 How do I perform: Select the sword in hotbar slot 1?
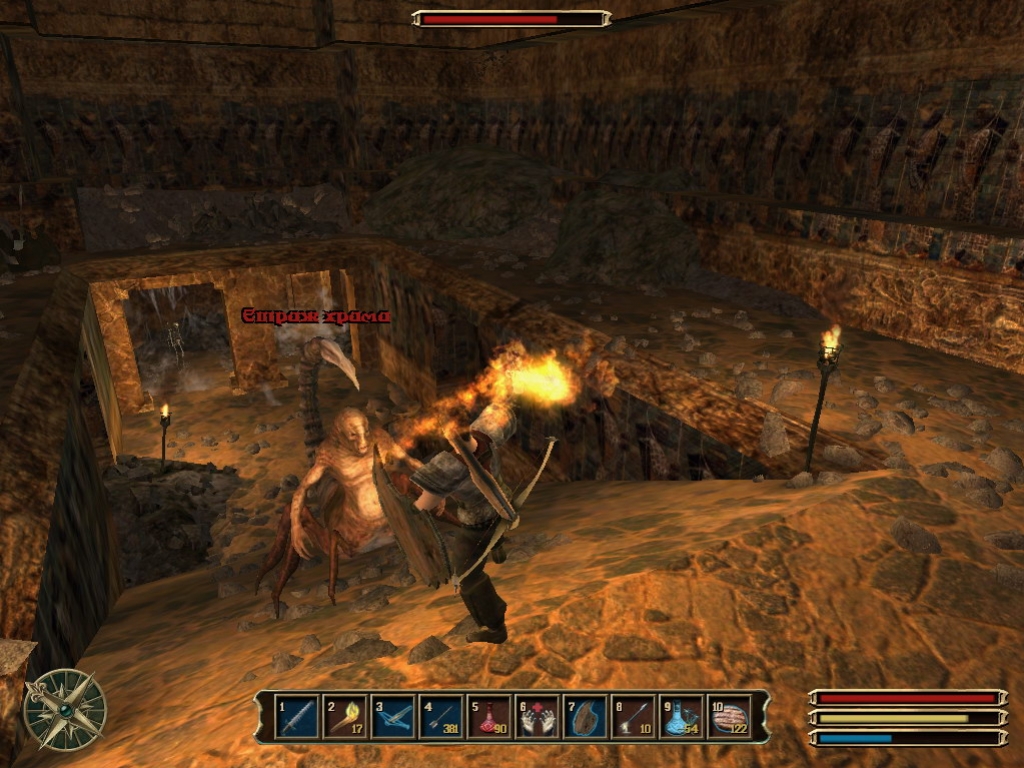(296, 717)
